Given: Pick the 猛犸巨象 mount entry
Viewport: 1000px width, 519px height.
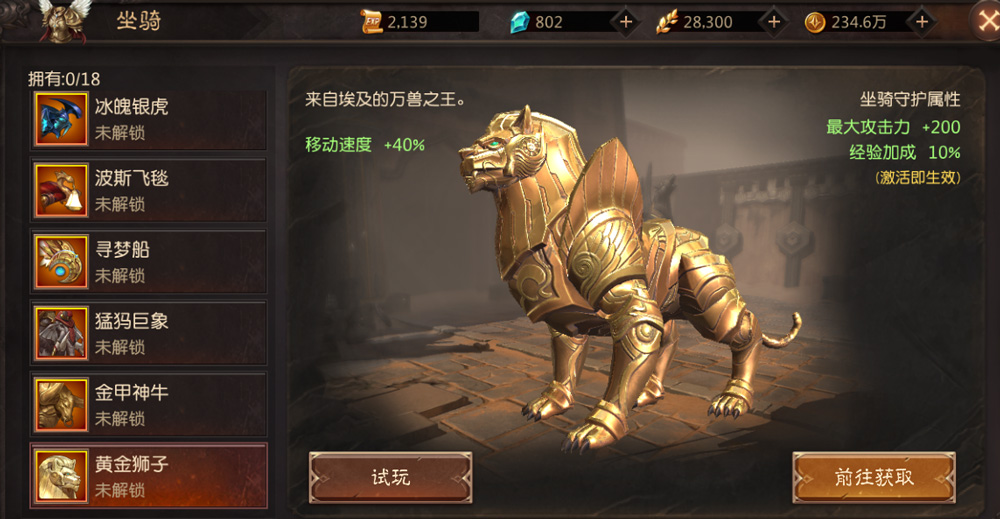Looking at the screenshot, I should pos(148,333).
